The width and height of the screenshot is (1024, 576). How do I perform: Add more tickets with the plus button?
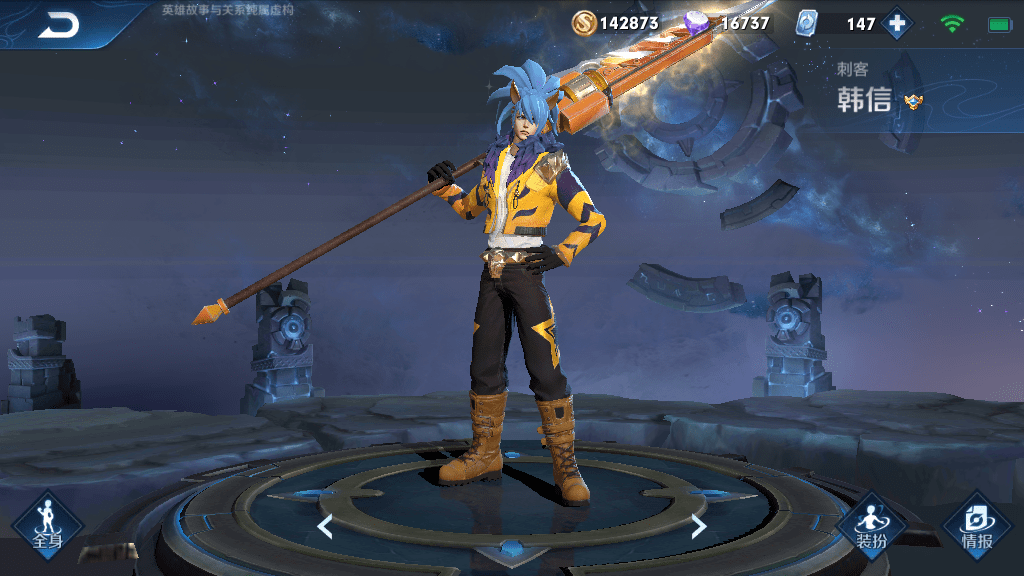[897, 24]
